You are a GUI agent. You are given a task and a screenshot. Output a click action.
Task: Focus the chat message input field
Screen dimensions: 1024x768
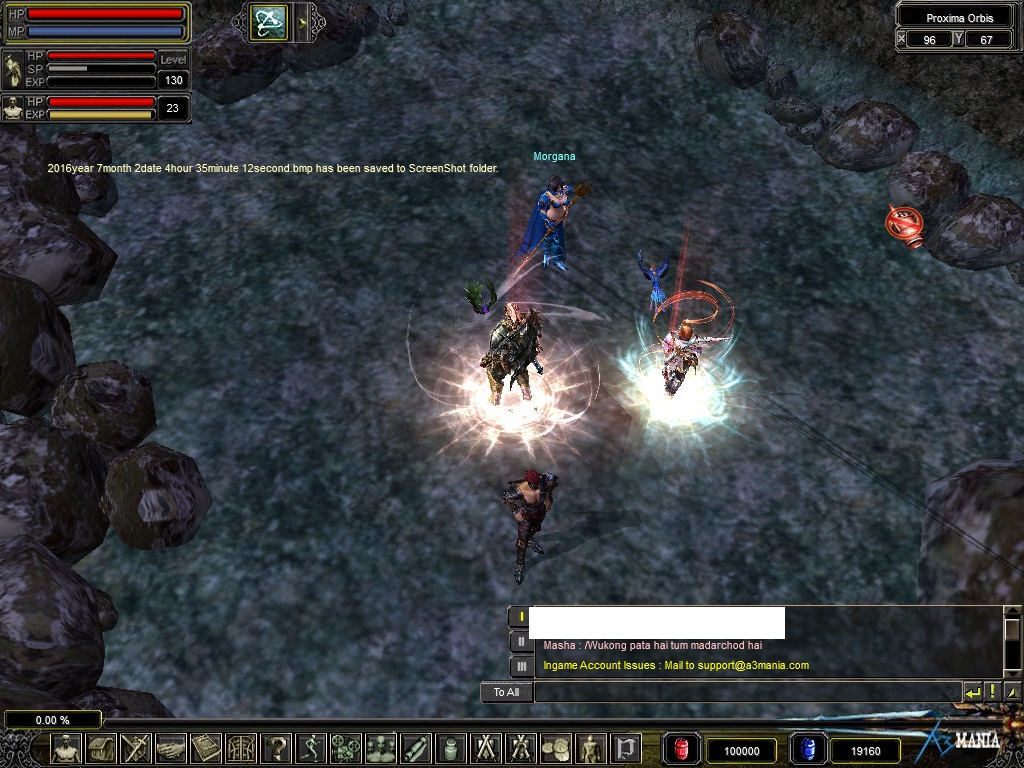click(746, 692)
